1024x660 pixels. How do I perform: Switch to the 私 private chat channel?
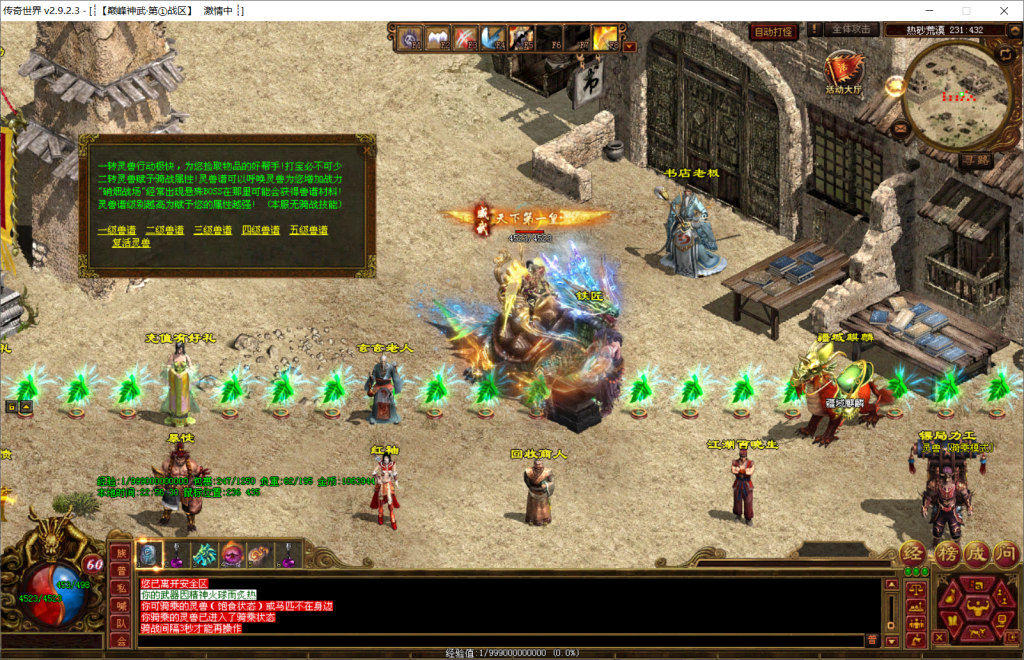tap(120, 588)
